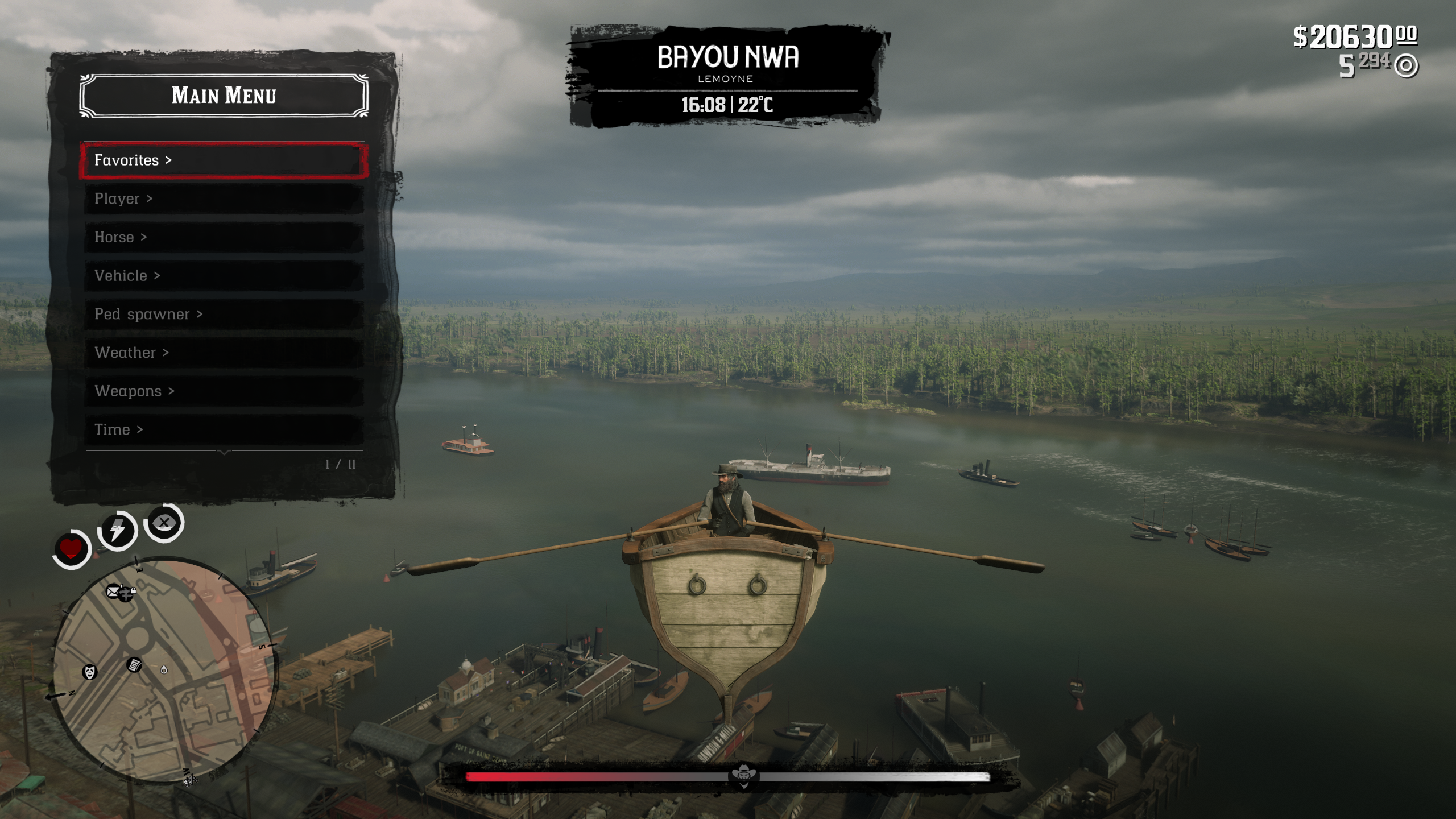Screen dimensions: 1456x819
Task: Click the newspaper marker on minimap
Action: point(134,664)
